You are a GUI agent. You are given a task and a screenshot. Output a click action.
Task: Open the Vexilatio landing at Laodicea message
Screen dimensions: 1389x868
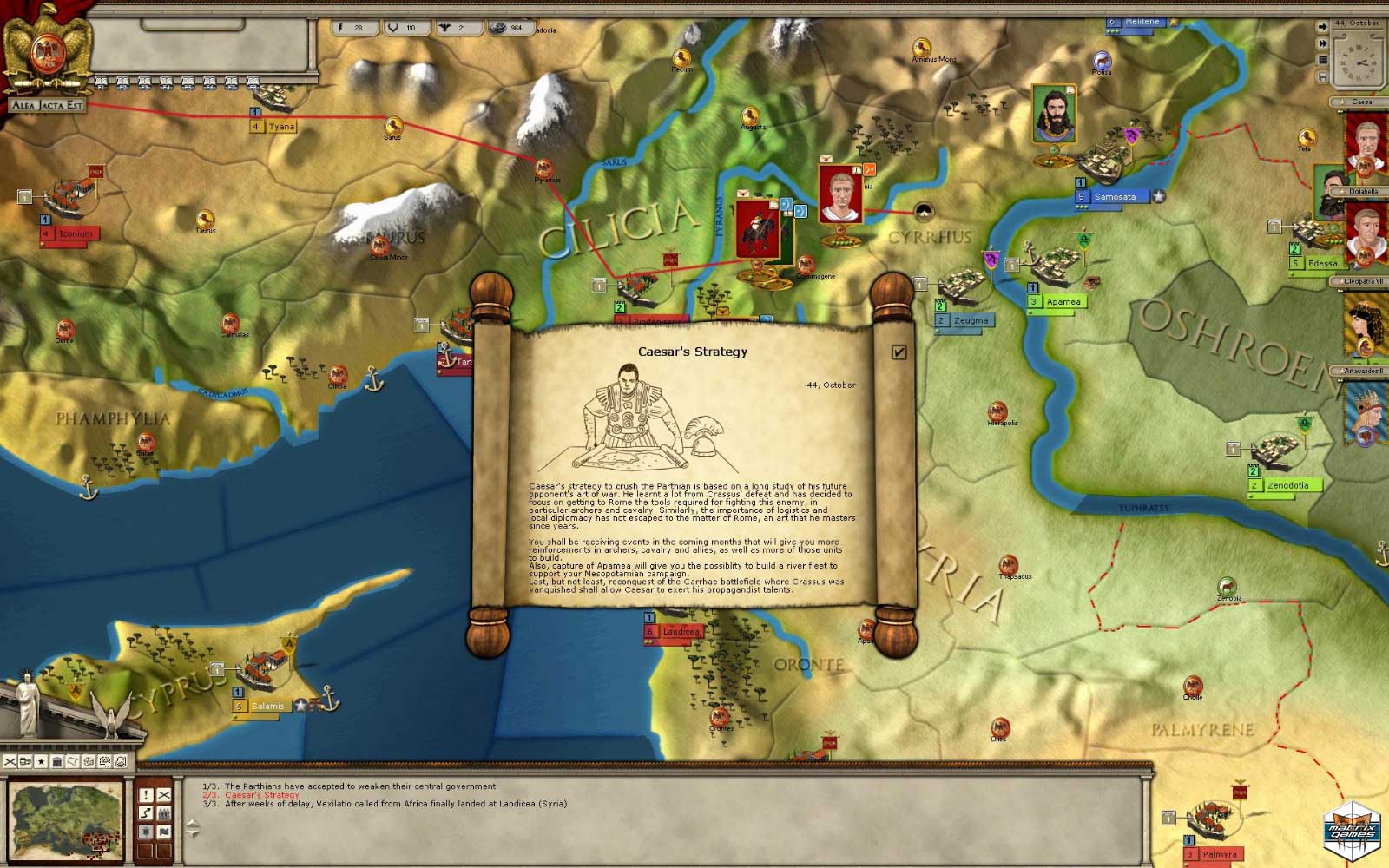(395, 804)
